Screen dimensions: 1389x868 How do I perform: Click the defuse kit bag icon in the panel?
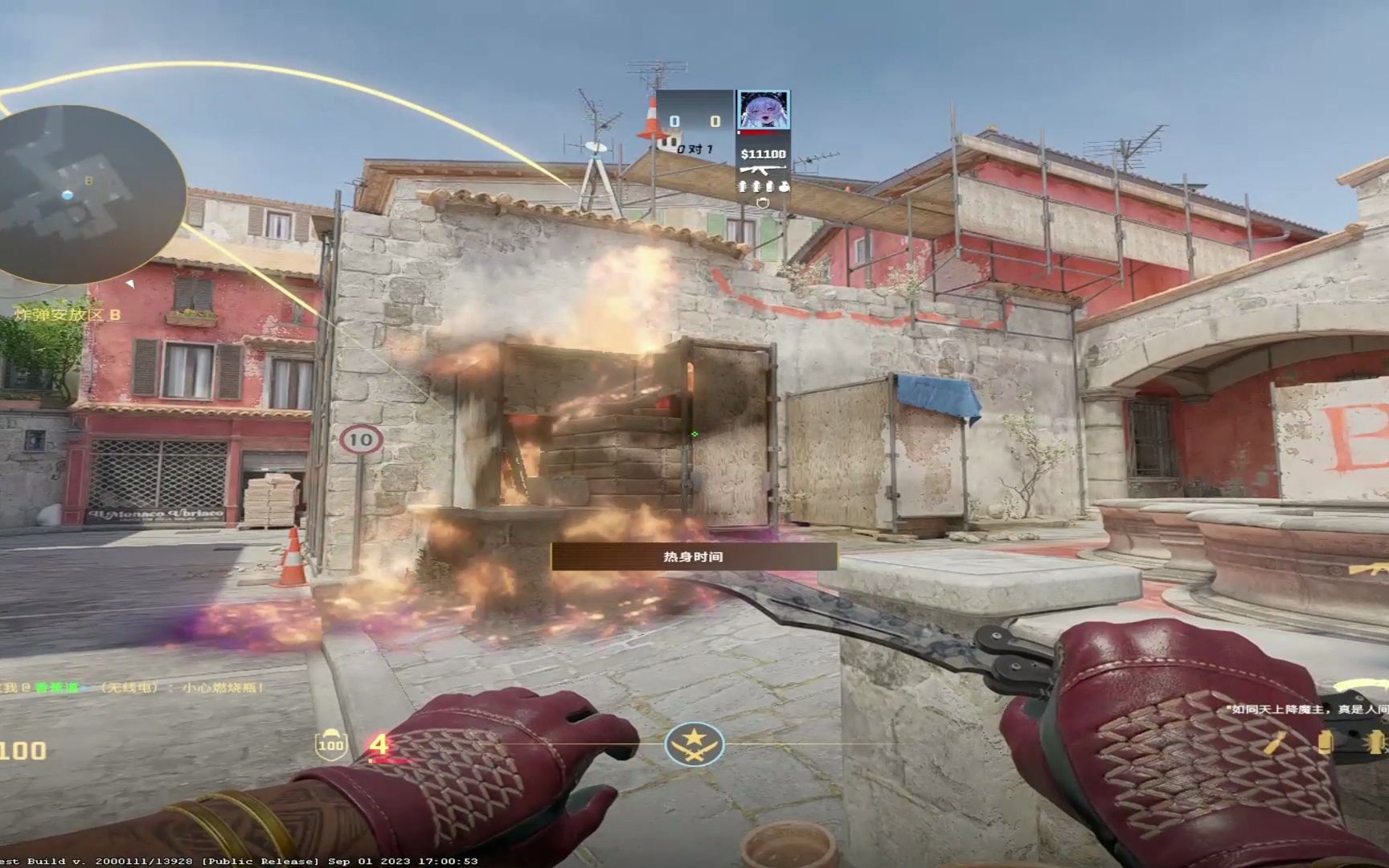[x=785, y=186]
